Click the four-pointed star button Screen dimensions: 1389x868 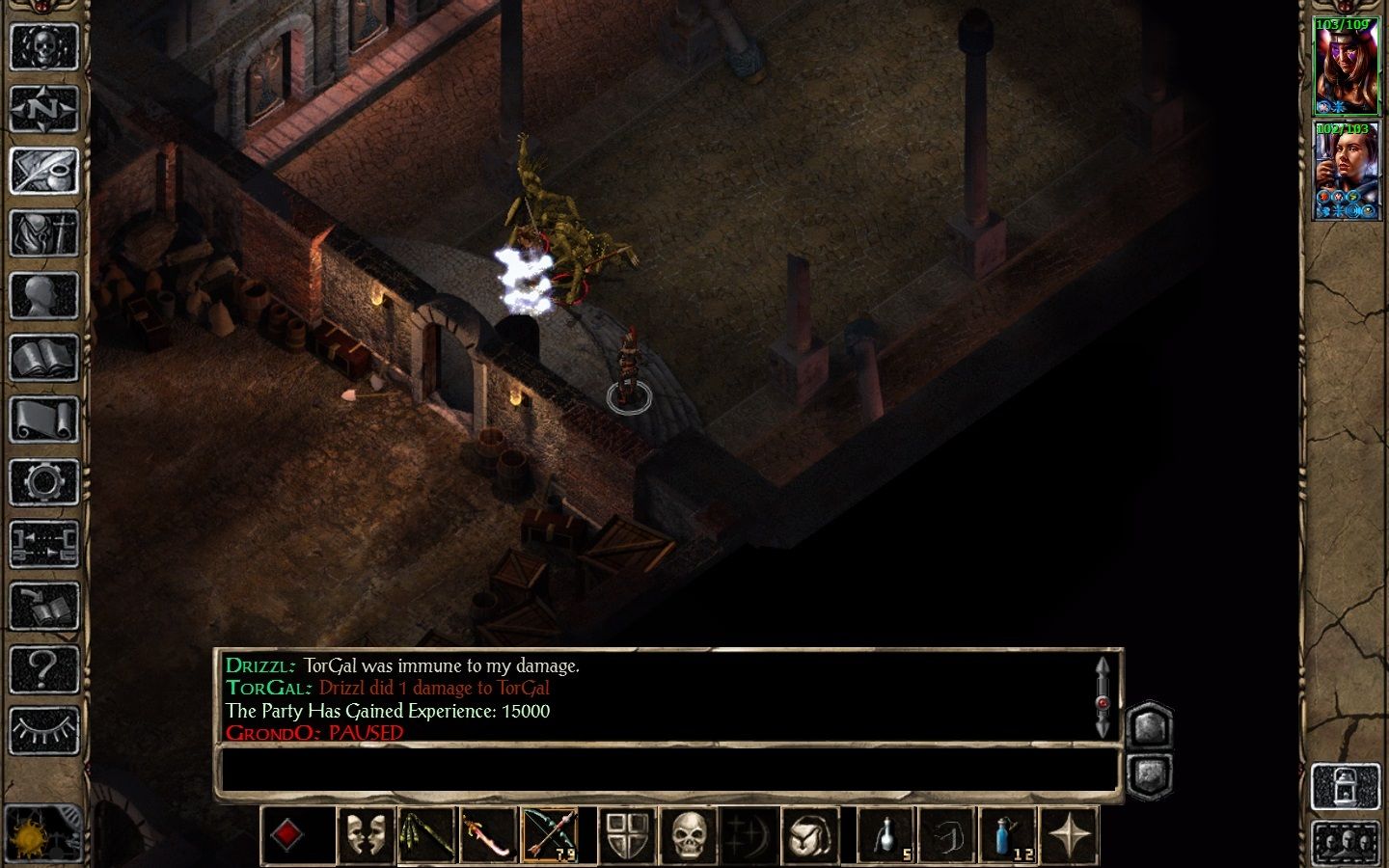pyautogui.click(x=1070, y=834)
